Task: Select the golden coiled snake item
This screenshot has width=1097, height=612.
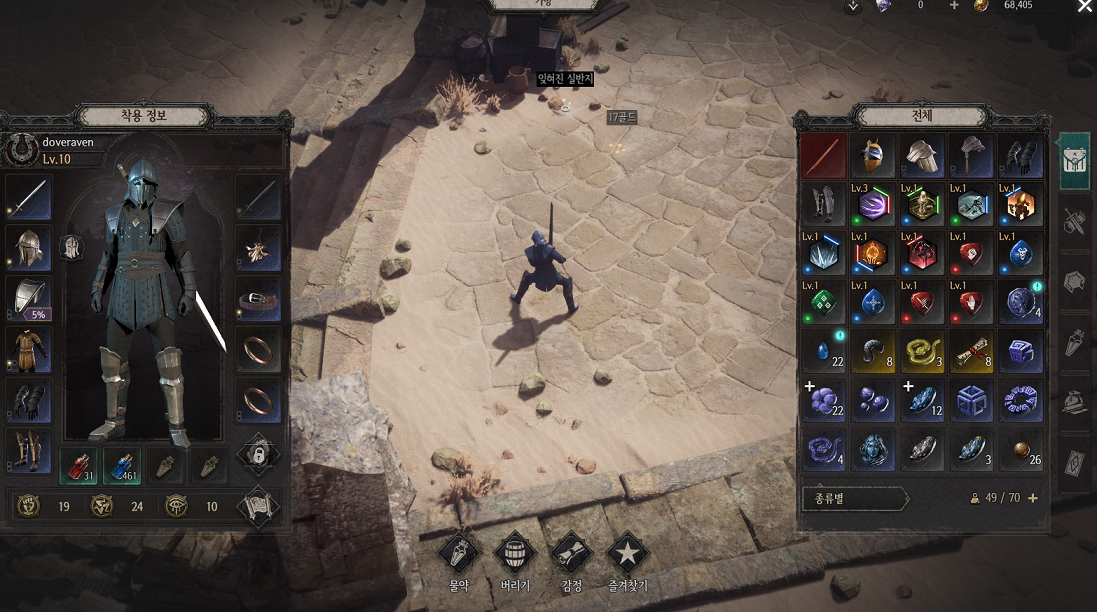Action: point(921,351)
